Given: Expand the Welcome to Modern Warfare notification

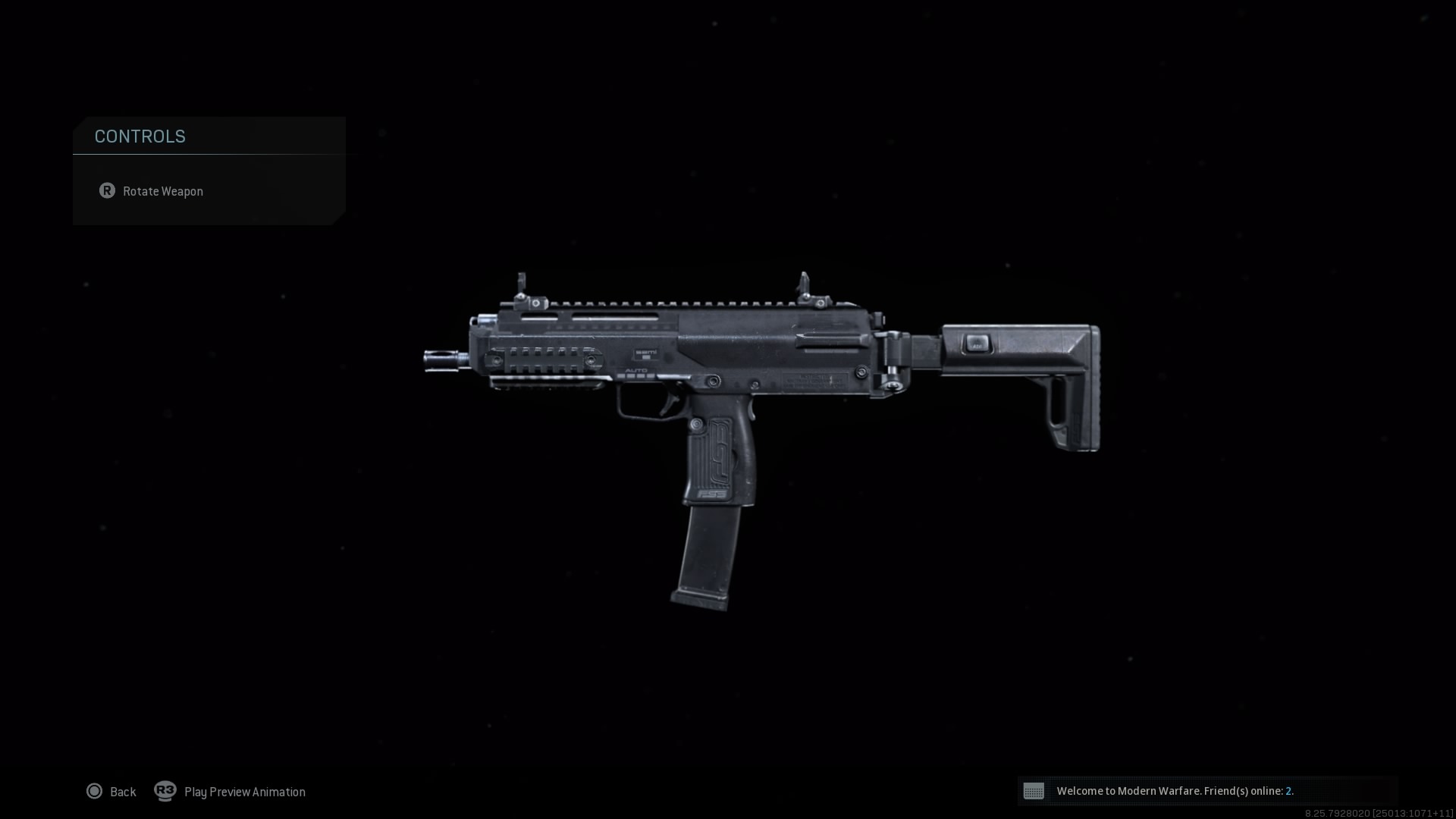Looking at the screenshot, I should (1175, 791).
